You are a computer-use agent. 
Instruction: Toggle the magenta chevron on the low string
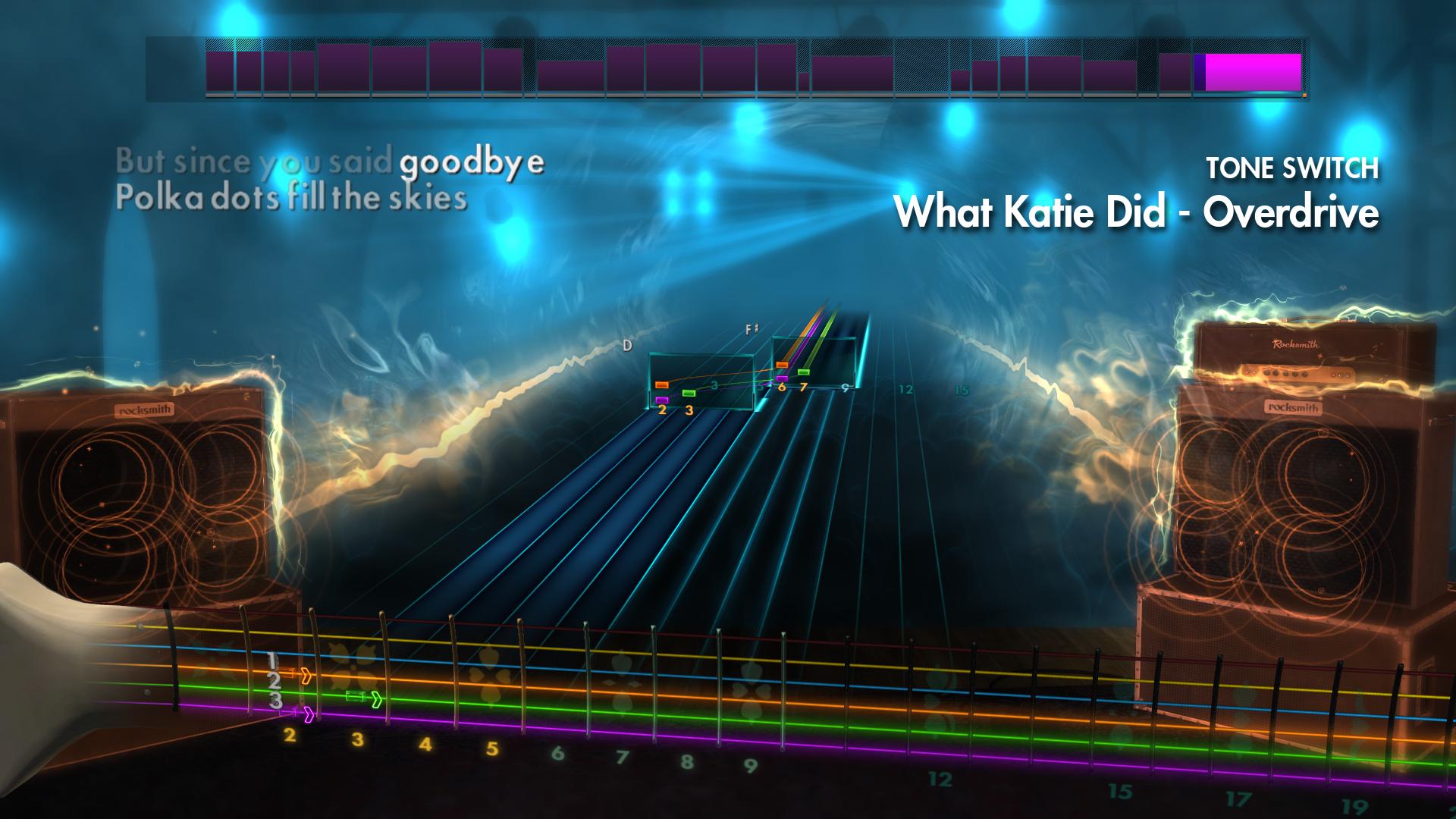point(309,714)
